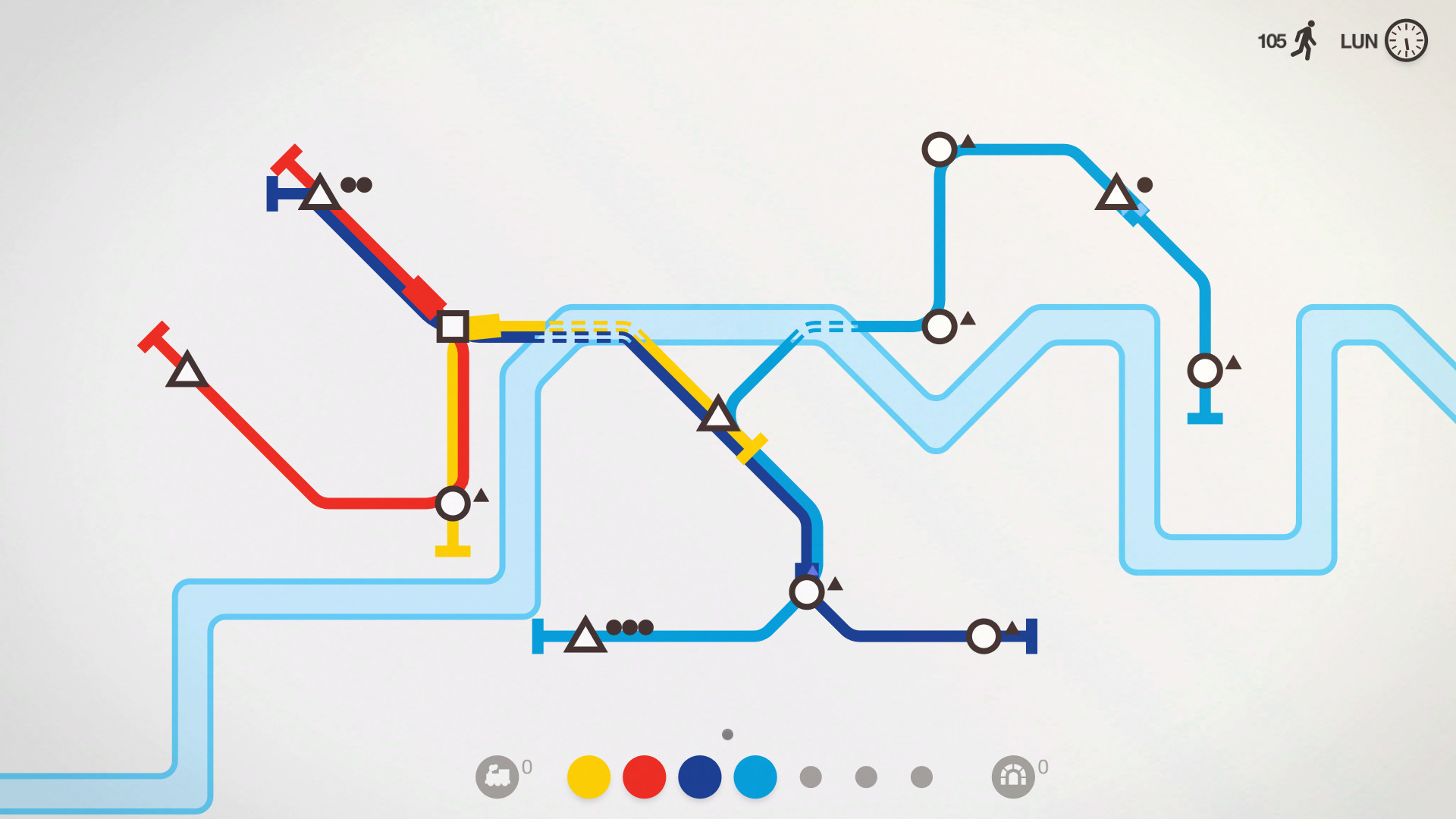Activate the rightmost gray line slot

click(921, 775)
